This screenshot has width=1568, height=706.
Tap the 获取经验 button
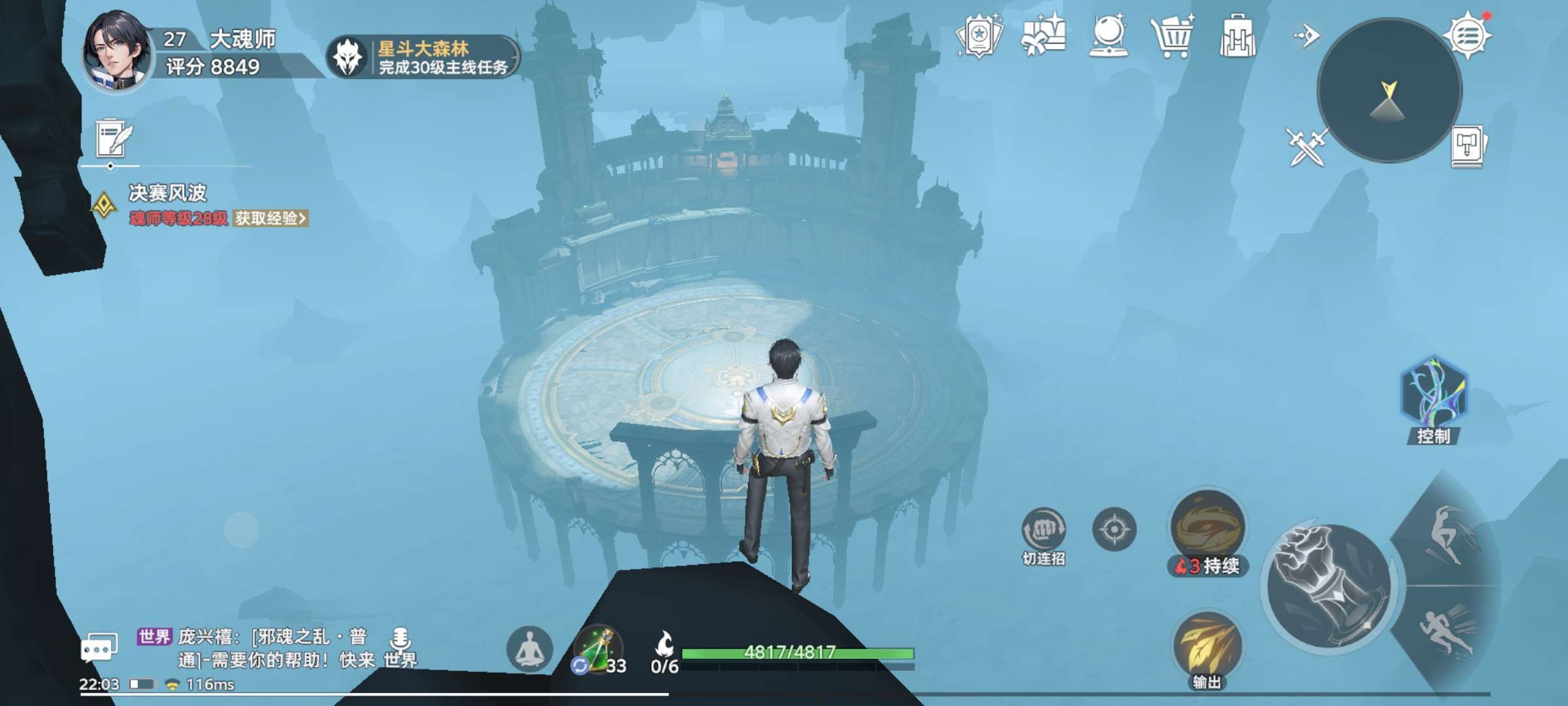(270, 218)
